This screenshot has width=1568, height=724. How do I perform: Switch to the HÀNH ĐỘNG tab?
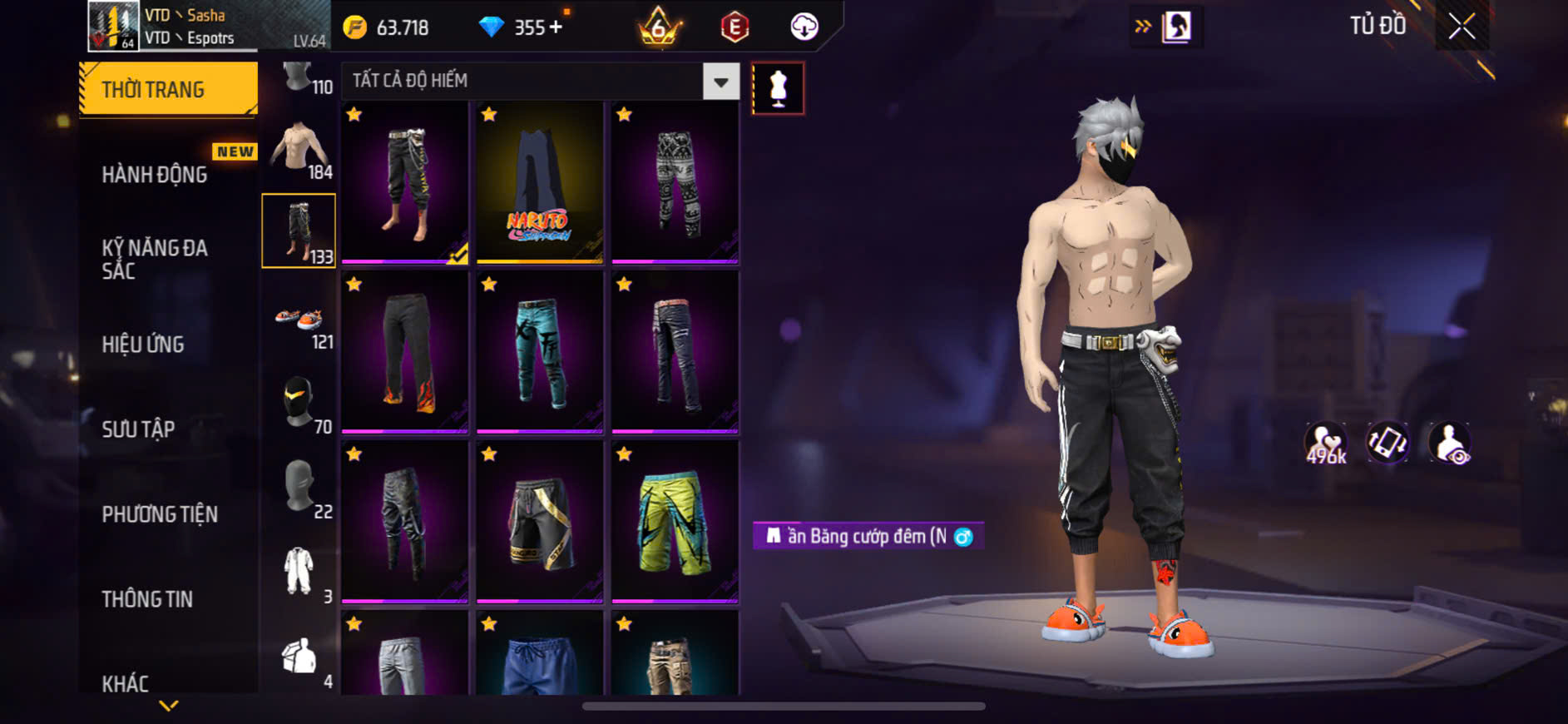tap(155, 175)
